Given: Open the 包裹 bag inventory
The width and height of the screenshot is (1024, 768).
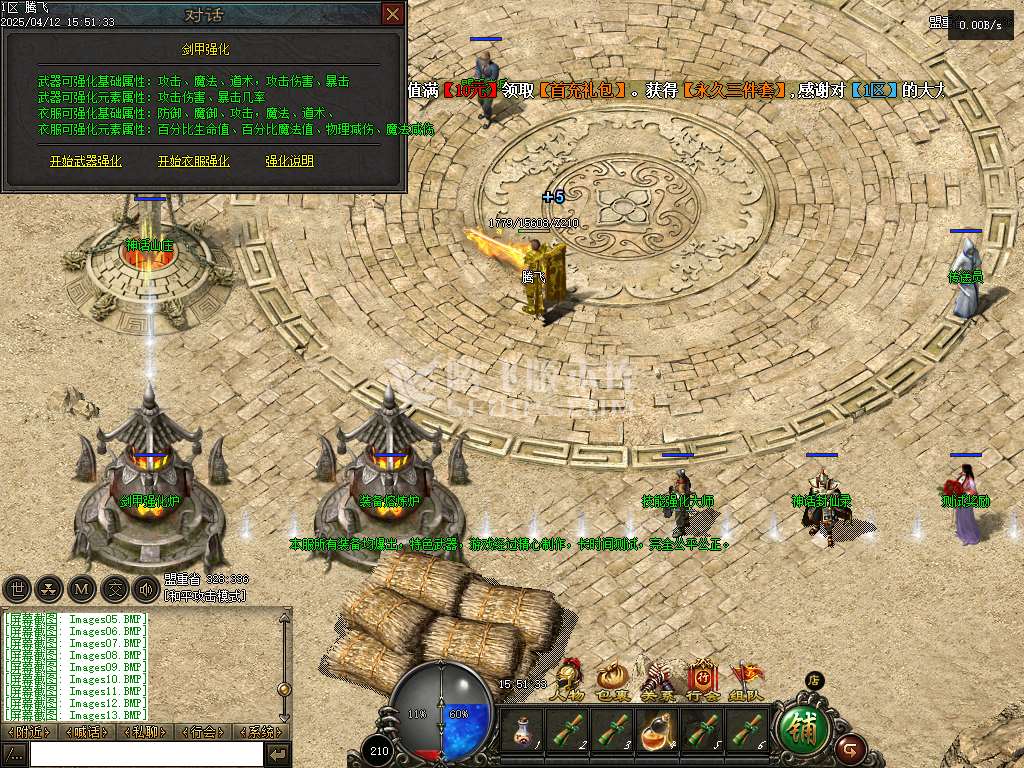Looking at the screenshot, I should pos(611,681).
